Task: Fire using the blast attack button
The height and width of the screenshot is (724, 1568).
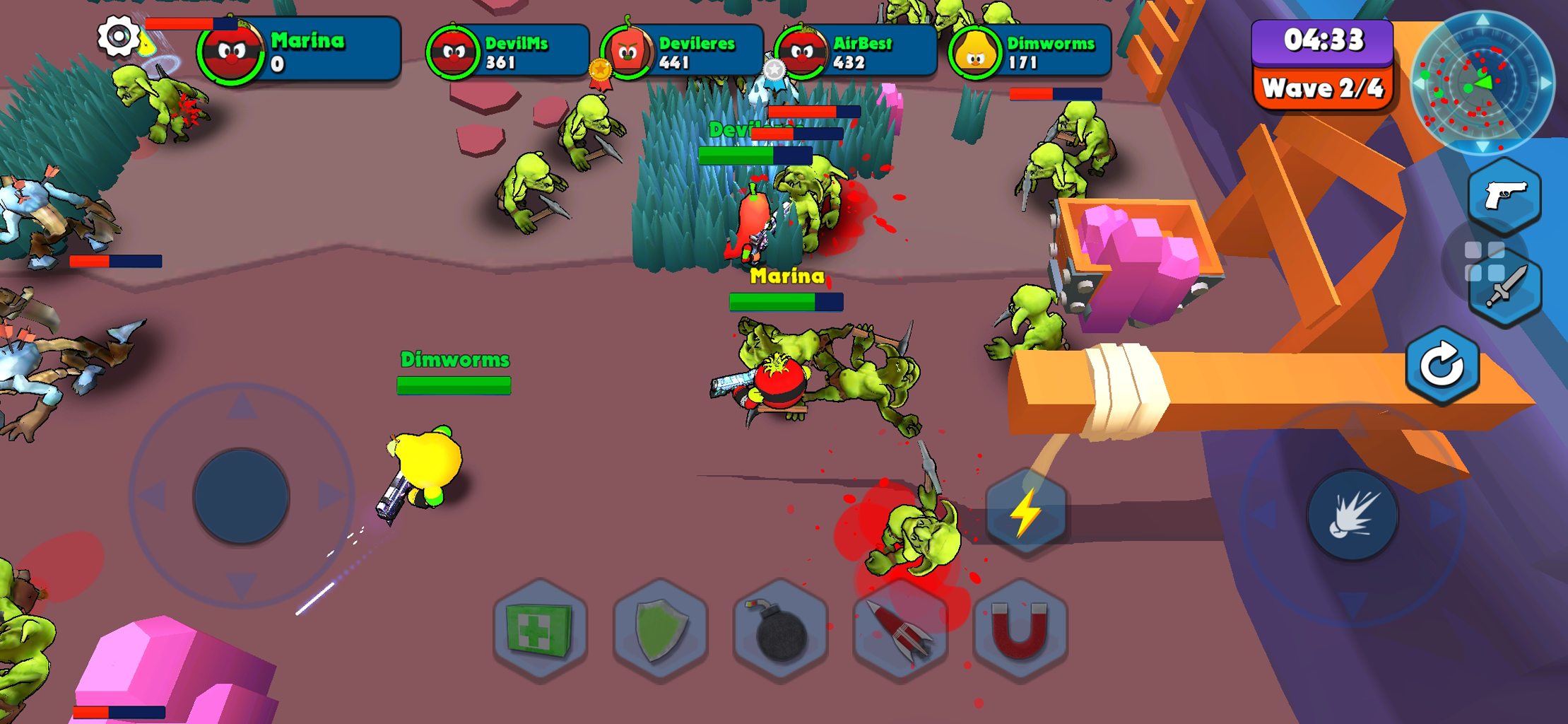Action: [x=1352, y=515]
